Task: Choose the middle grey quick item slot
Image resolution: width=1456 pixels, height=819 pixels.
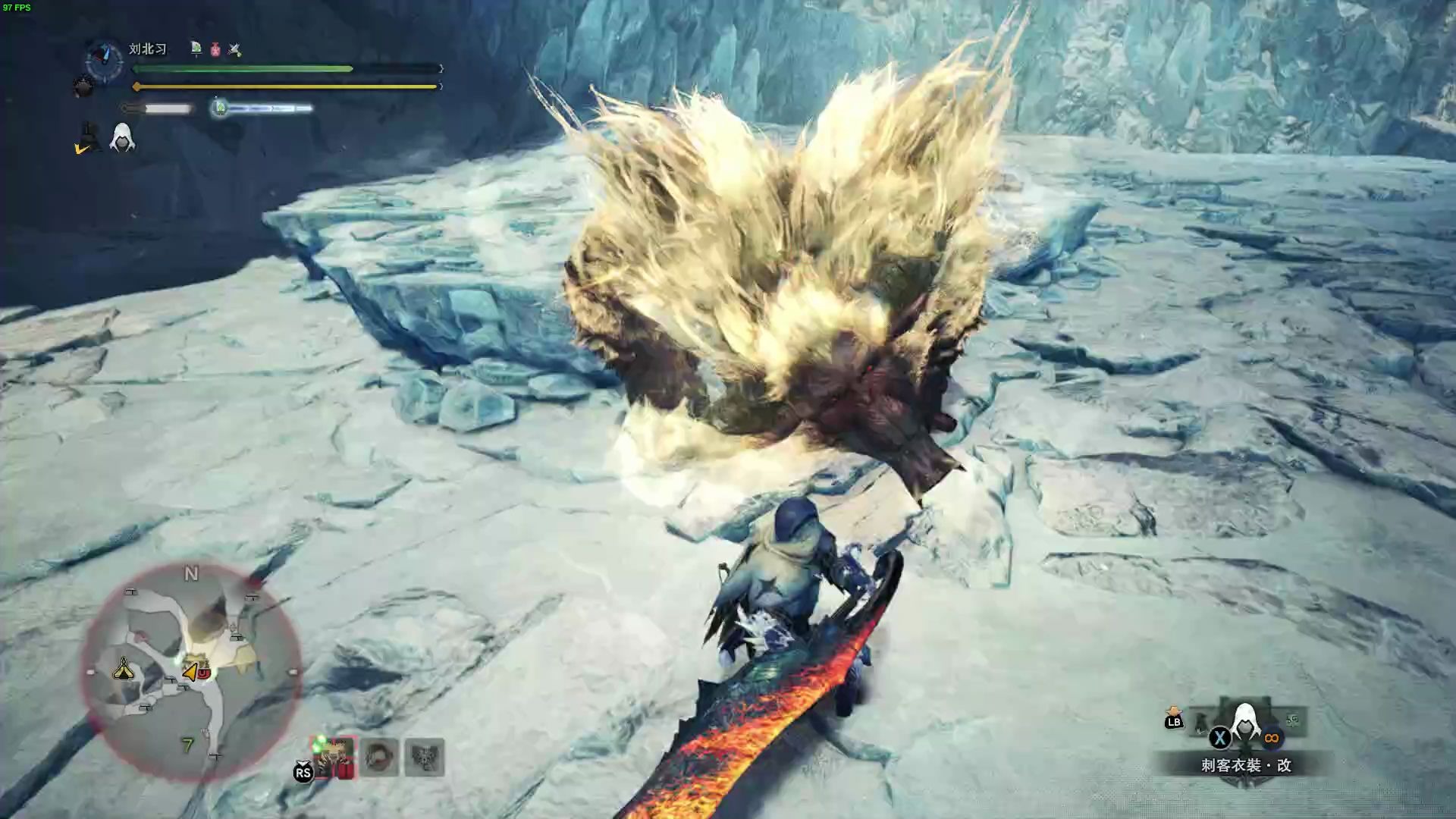Action: click(379, 757)
